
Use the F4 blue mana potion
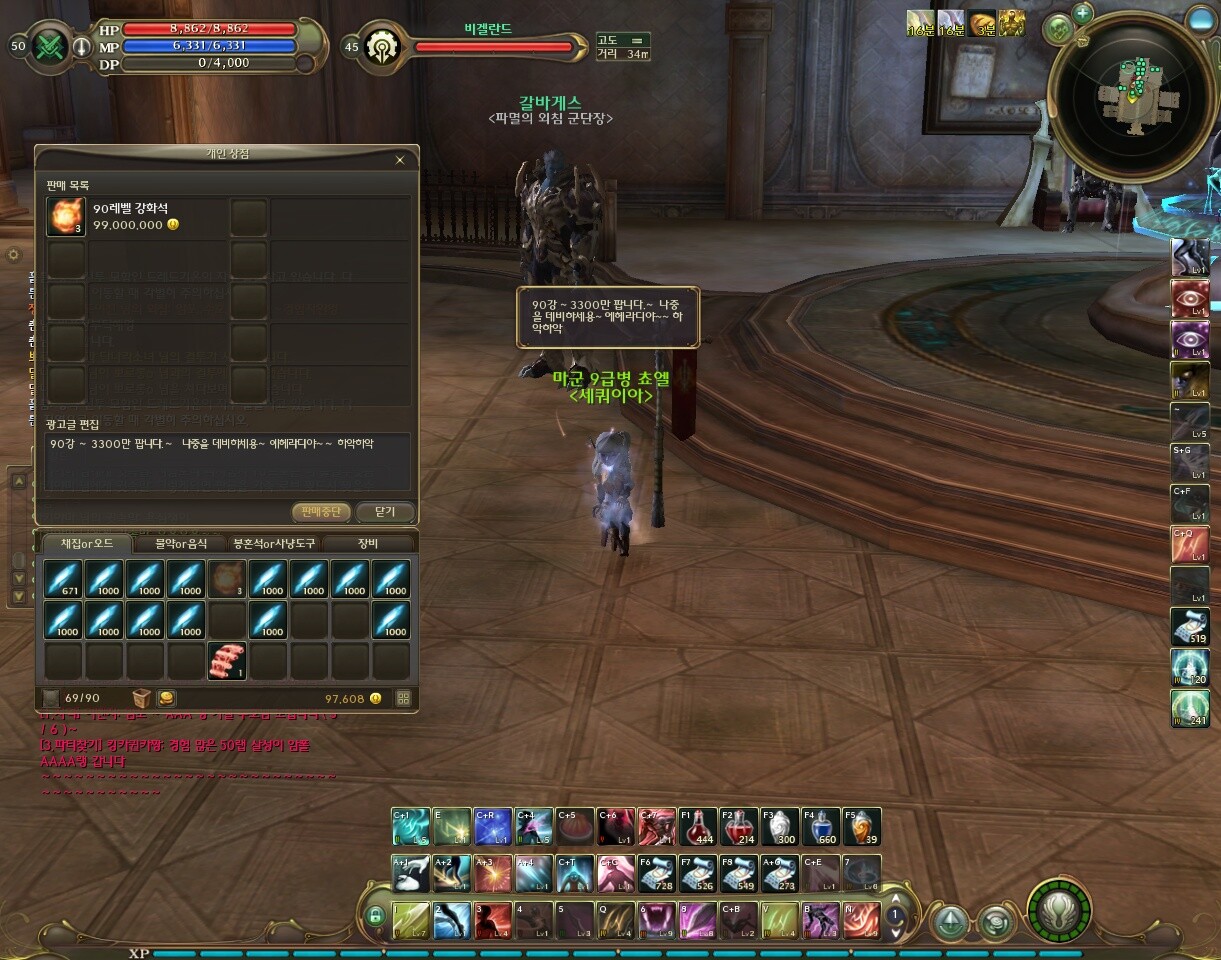(x=821, y=827)
